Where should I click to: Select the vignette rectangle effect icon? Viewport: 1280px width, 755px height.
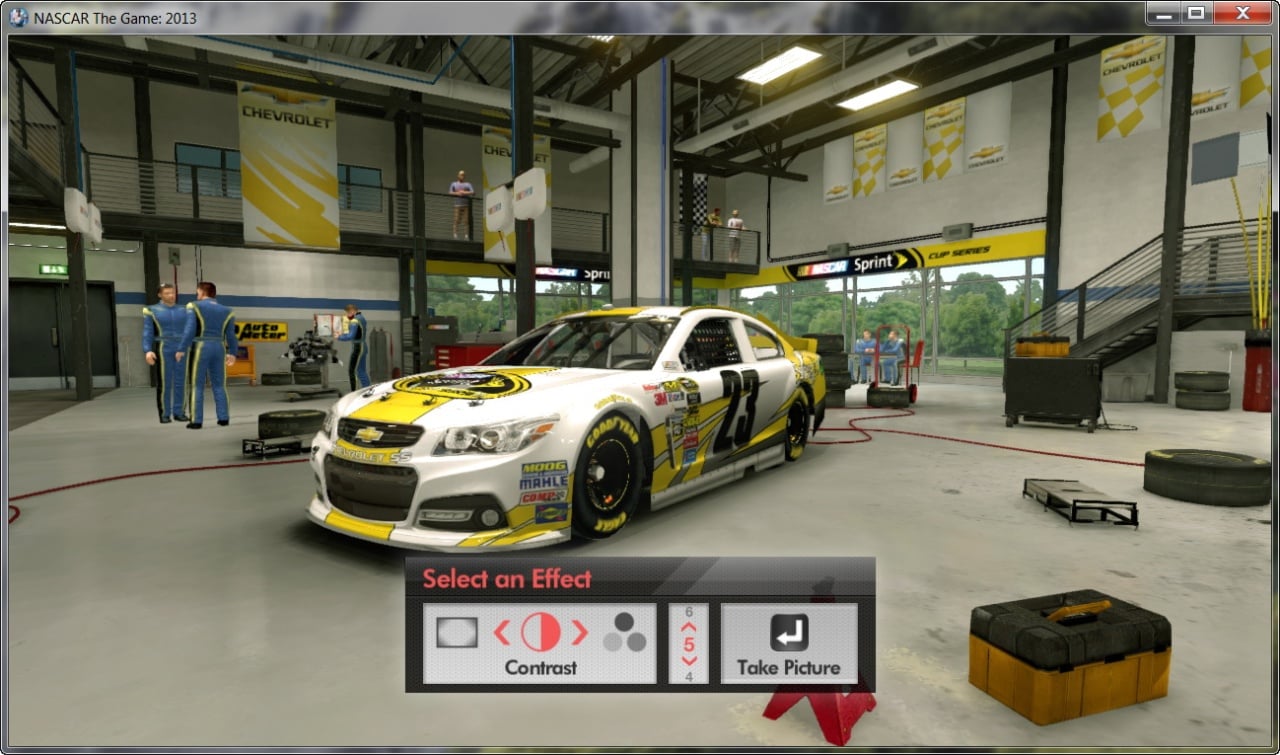pyautogui.click(x=457, y=632)
